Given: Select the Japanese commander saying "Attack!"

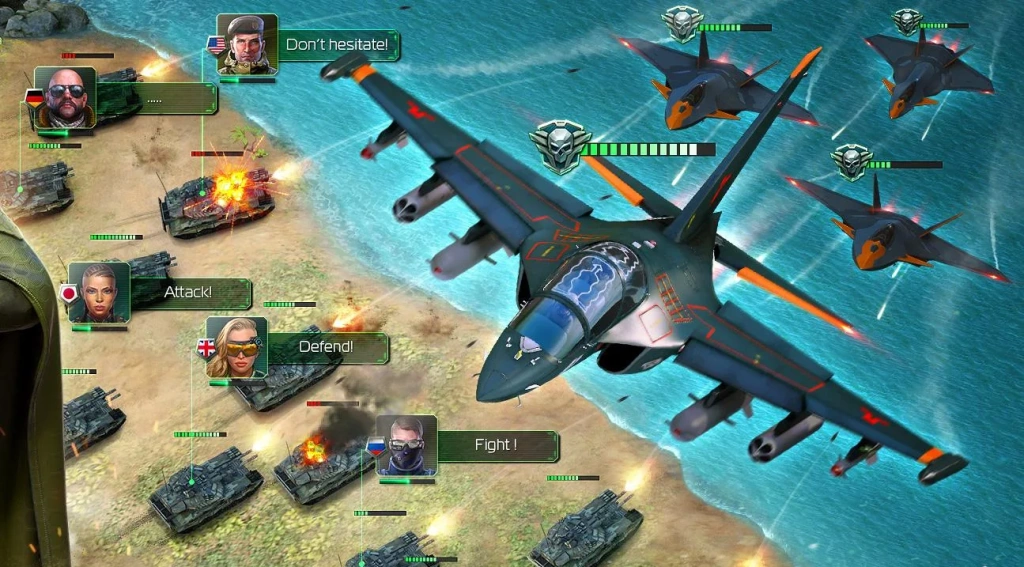Looking at the screenshot, I should [x=99, y=292].
